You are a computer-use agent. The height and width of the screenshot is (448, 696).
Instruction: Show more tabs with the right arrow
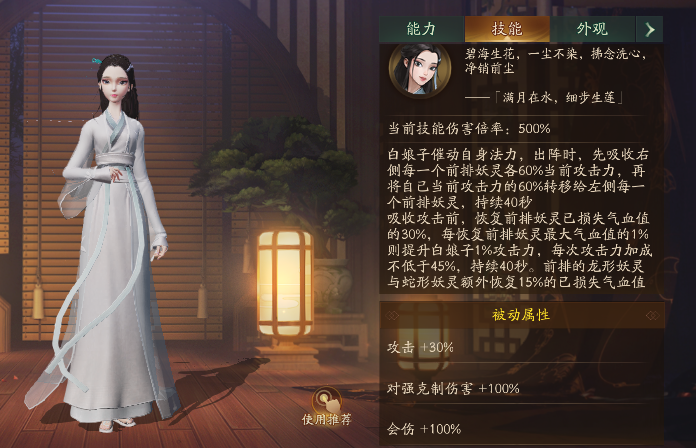coord(653,29)
